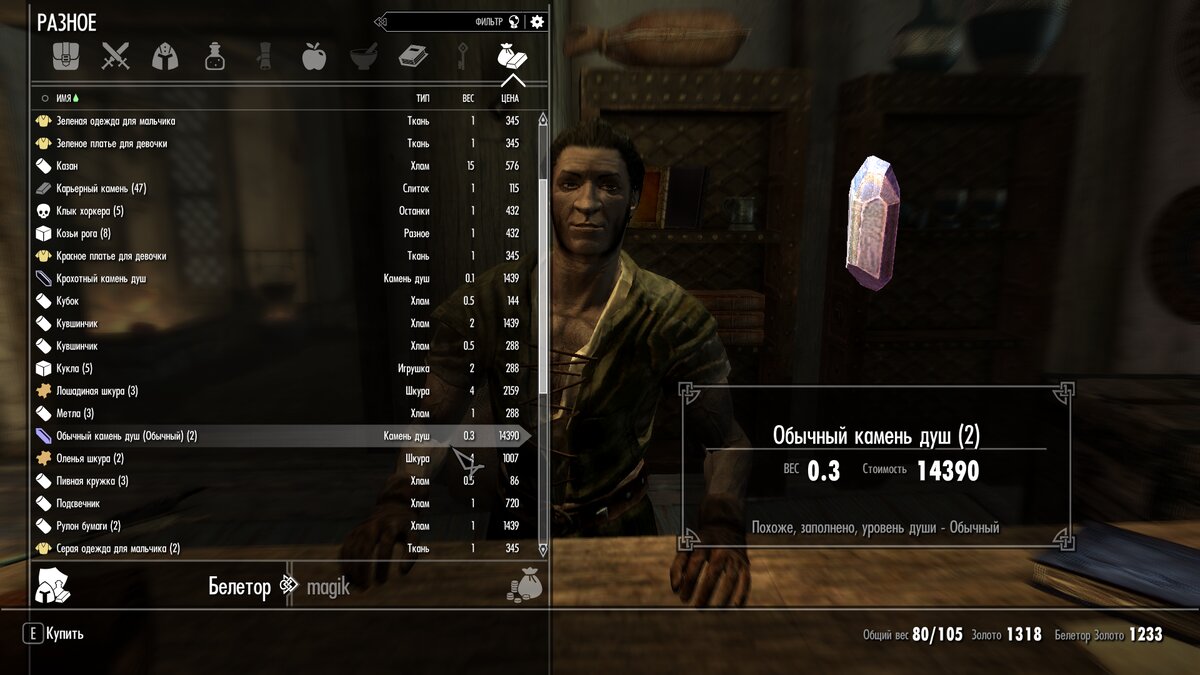
Task: Open the armor category helmet icon
Action: [x=165, y=56]
